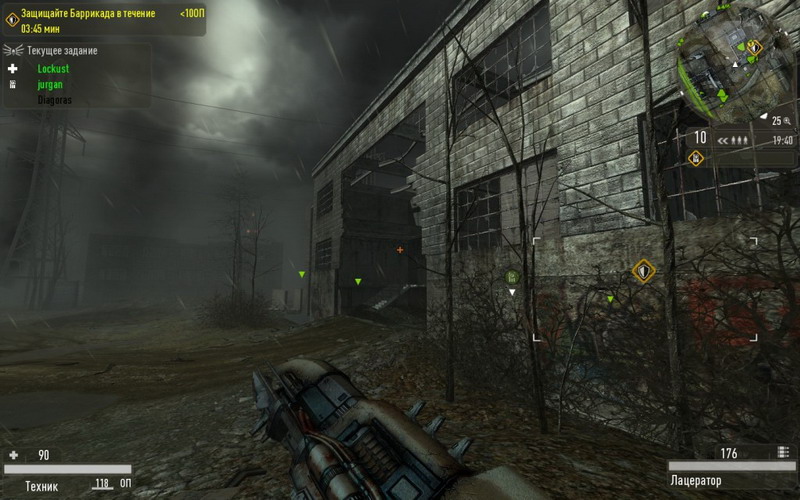Pick fireteam member Diagoras

click(54, 100)
